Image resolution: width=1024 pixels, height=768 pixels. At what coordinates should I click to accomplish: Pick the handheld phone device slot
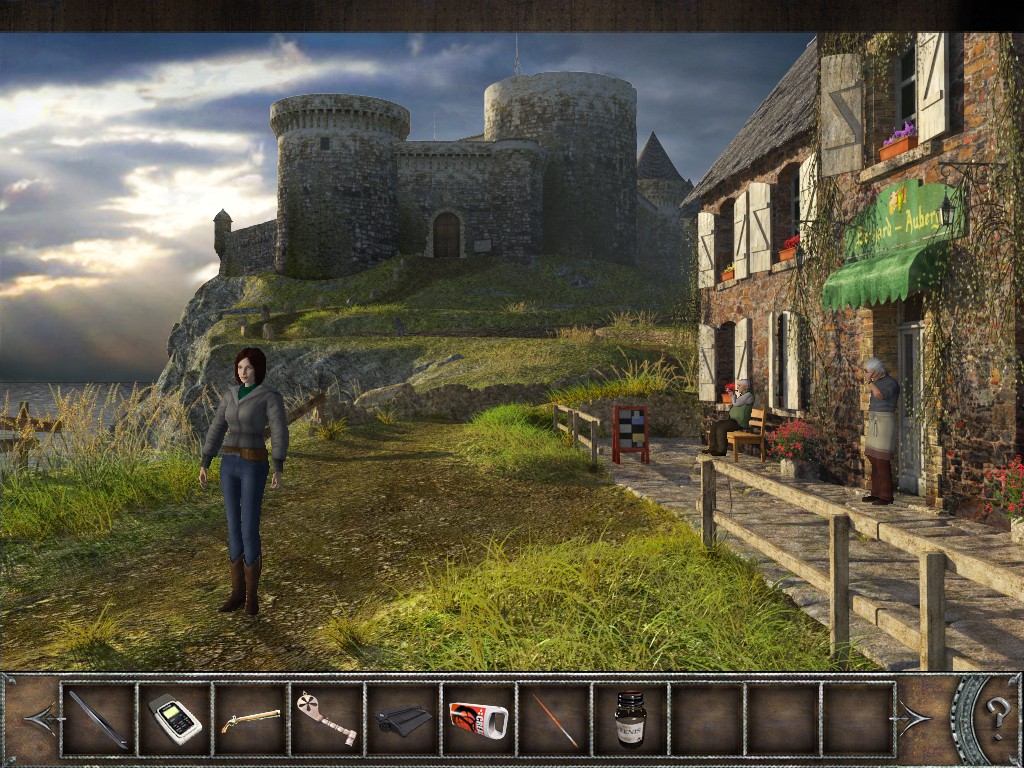pos(175,719)
